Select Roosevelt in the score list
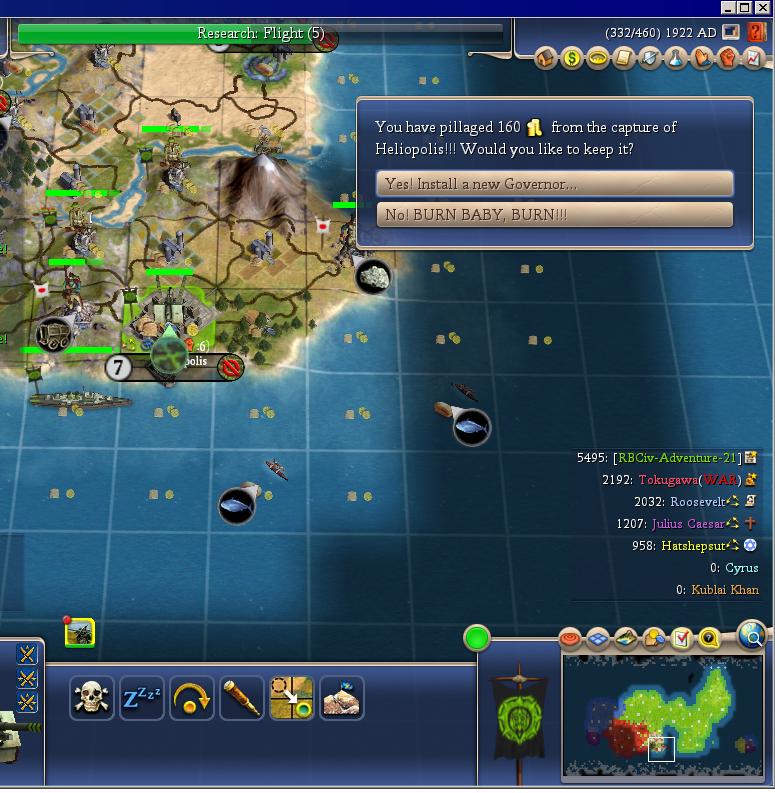The width and height of the screenshot is (775, 793). (697, 502)
